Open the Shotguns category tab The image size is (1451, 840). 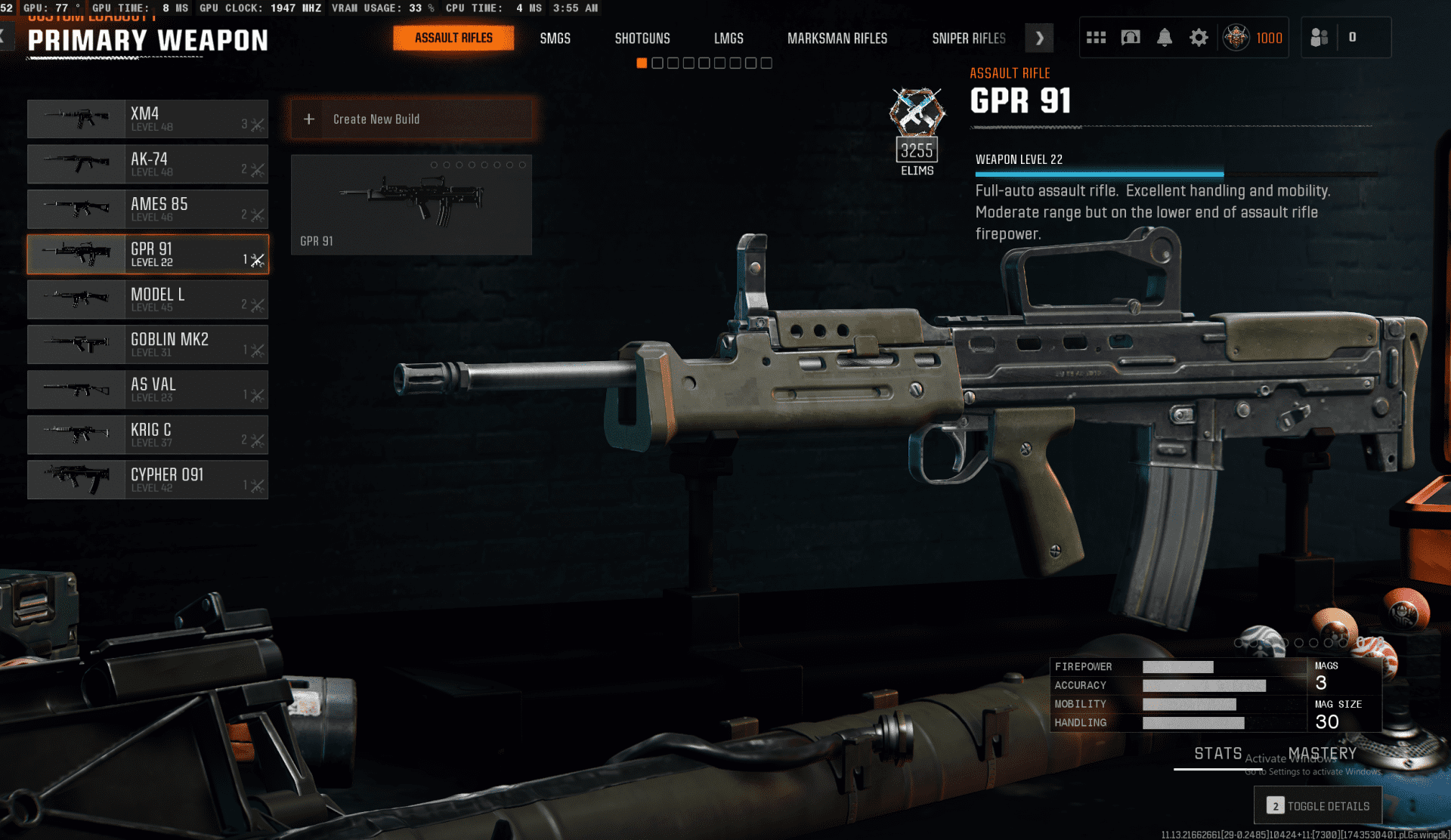642,39
